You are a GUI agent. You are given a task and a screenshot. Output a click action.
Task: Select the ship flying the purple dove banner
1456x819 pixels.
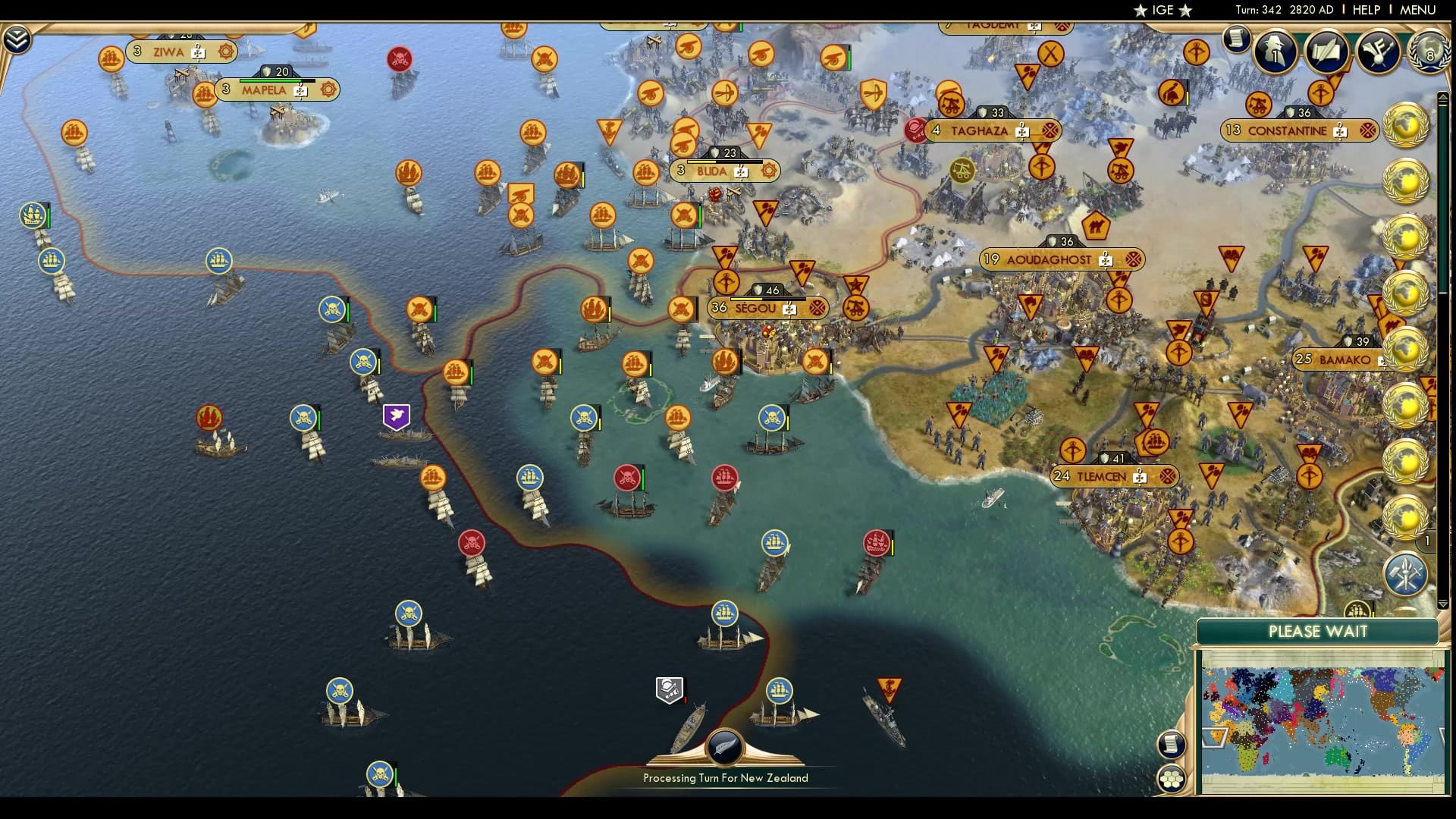[x=397, y=415]
